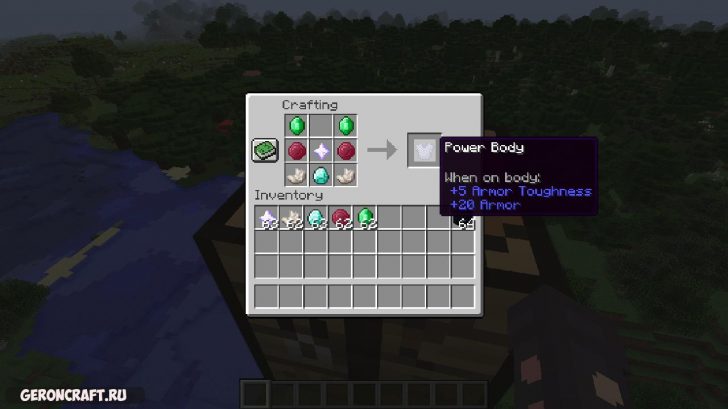Take the Power Body chestplate from the output slot

click(423, 150)
